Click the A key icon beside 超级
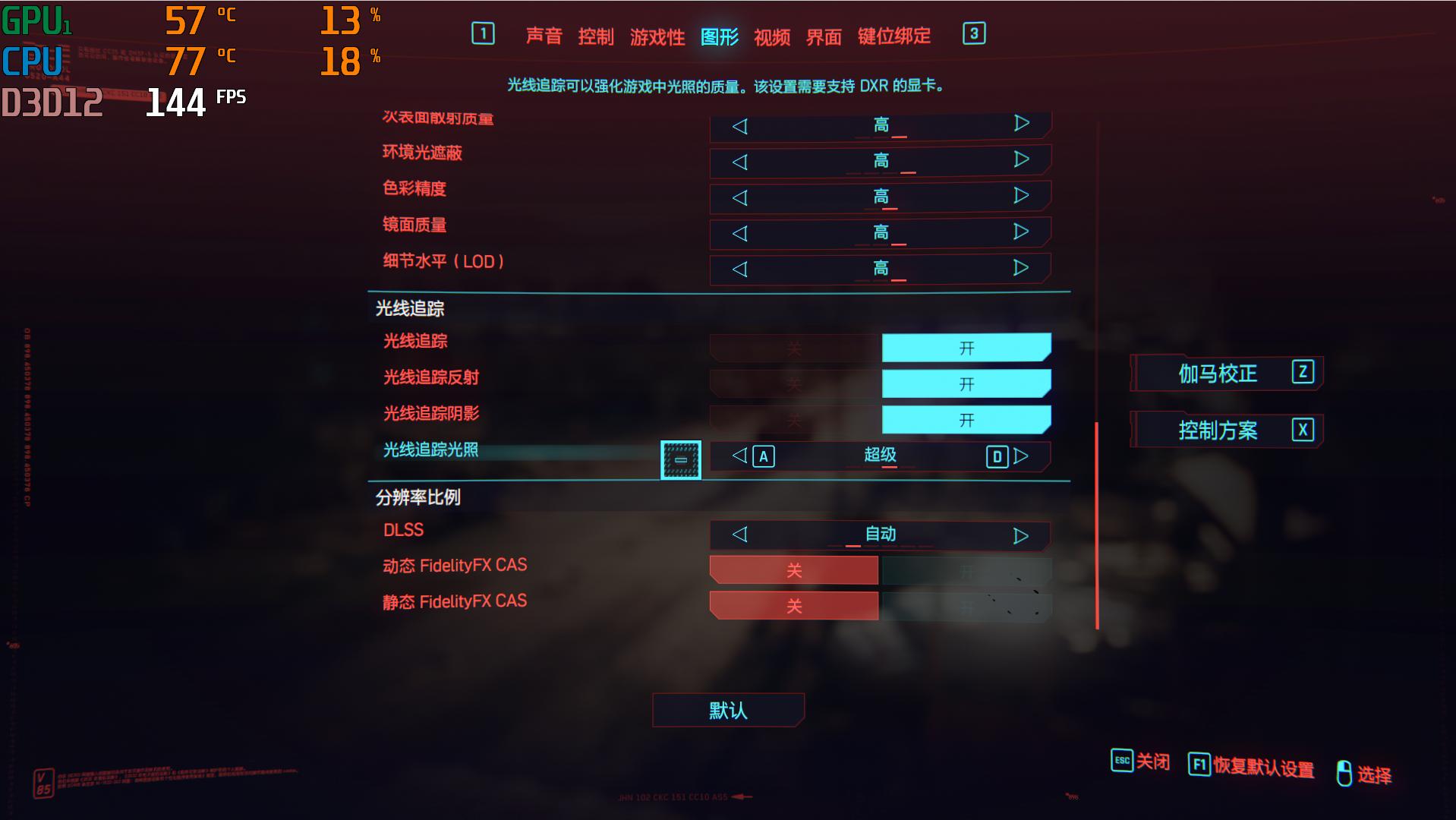This screenshot has width=1456, height=820. 765,456
